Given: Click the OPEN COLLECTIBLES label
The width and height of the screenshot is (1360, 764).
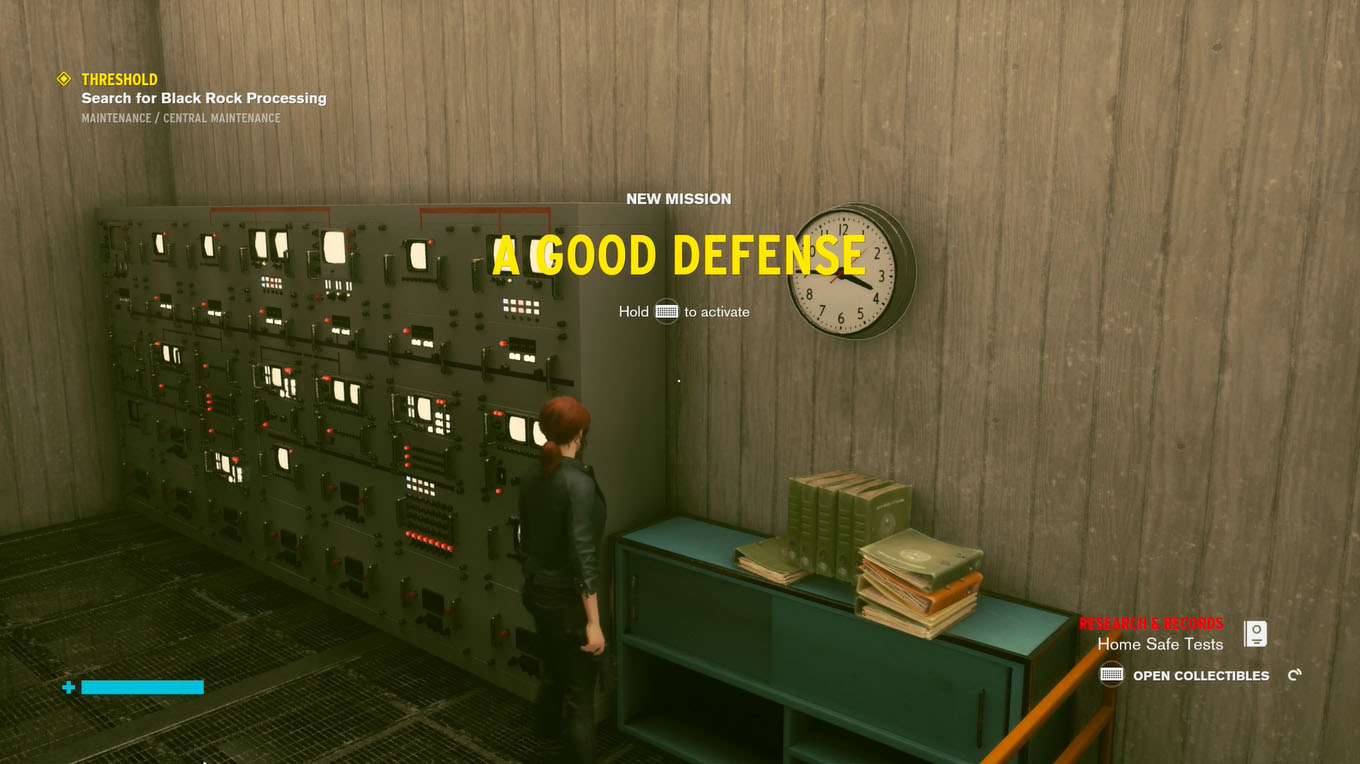Looking at the screenshot, I should click(x=1200, y=676).
